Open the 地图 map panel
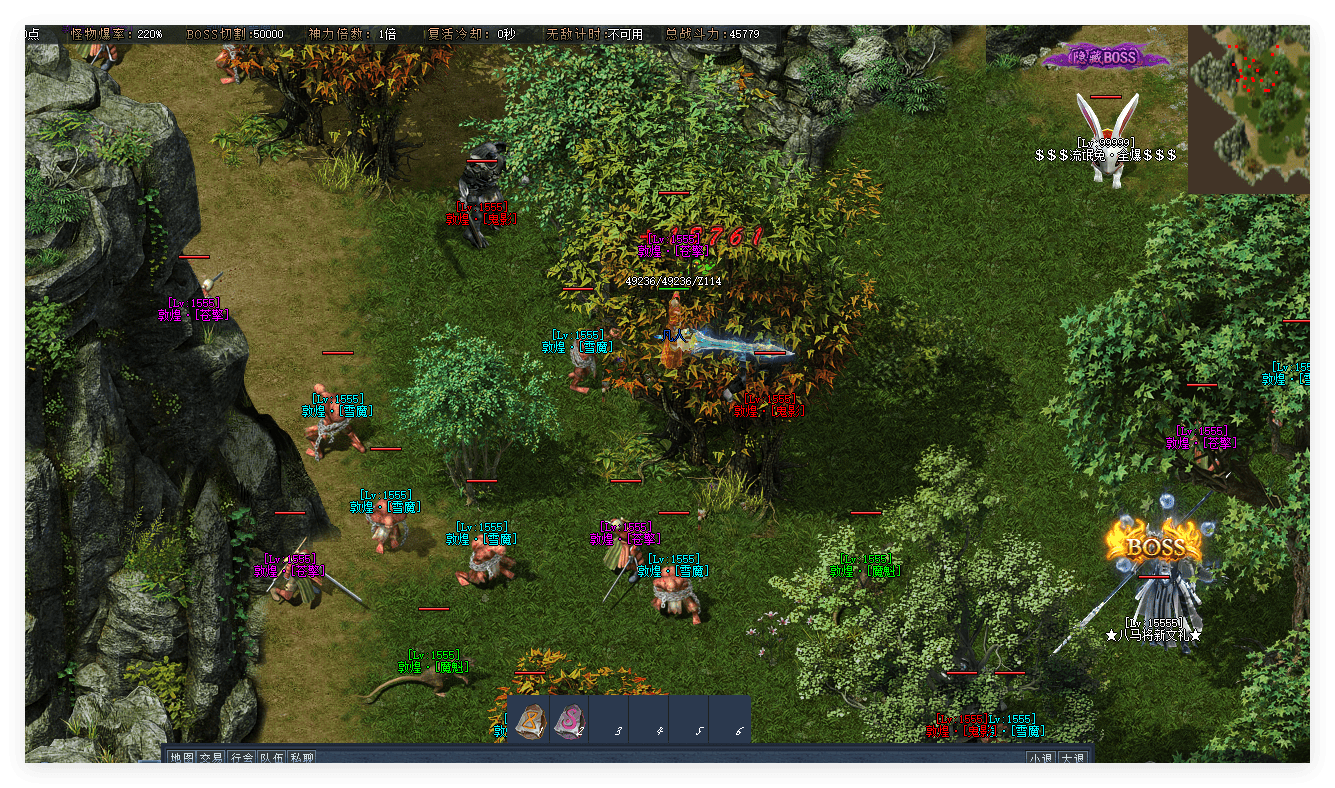1335x788 pixels. point(181,758)
